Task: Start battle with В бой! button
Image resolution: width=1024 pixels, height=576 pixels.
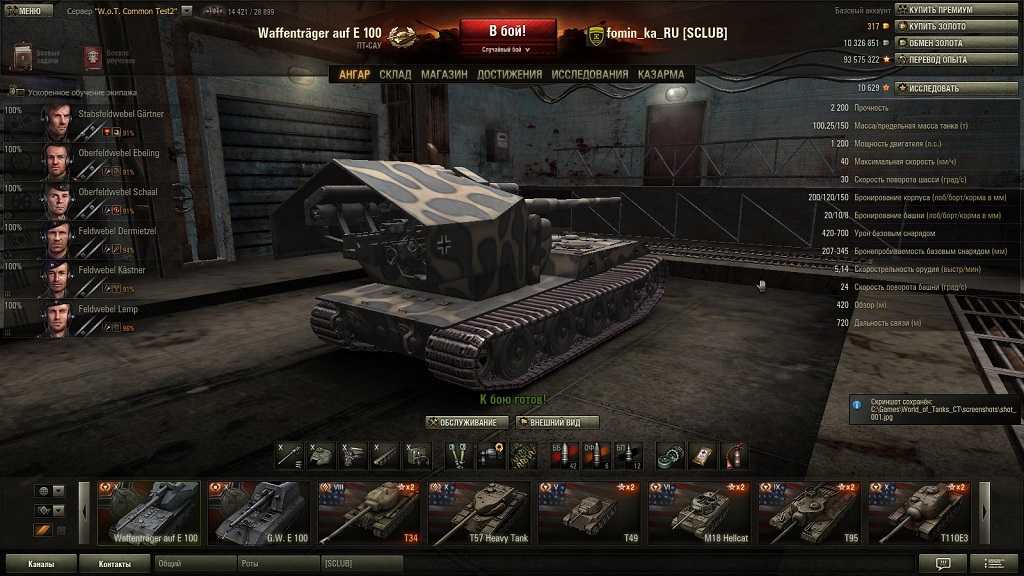Action: point(507,33)
